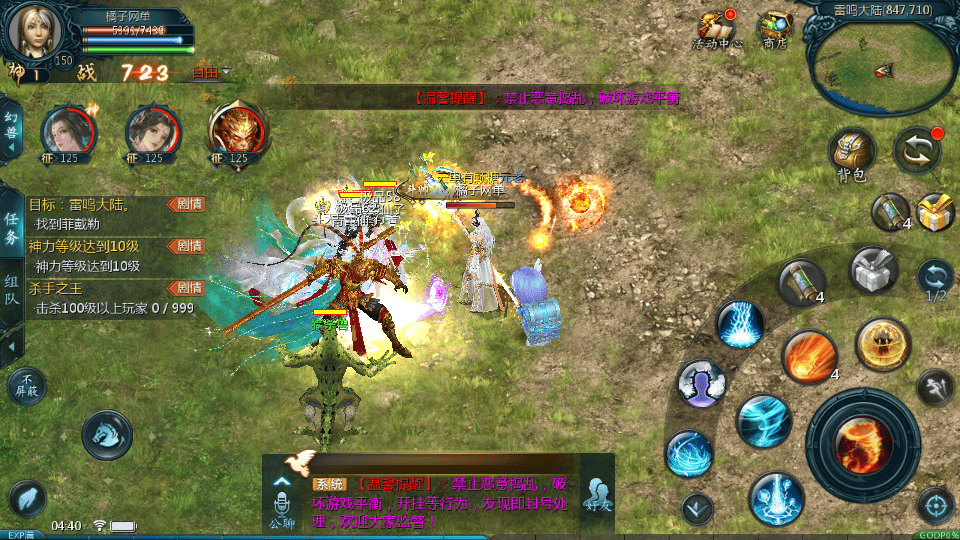Click the player character portrait
The image size is (960, 540).
click(36, 32)
